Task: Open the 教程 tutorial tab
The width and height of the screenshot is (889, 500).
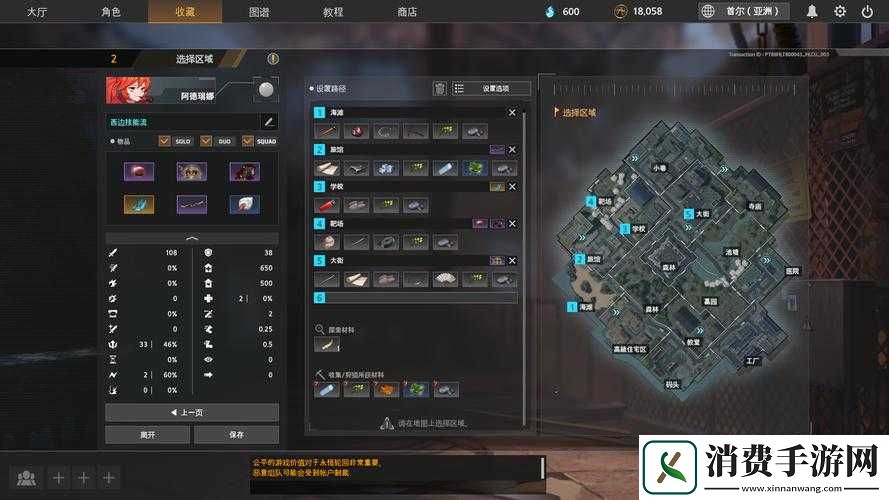Action: (x=333, y=11)
